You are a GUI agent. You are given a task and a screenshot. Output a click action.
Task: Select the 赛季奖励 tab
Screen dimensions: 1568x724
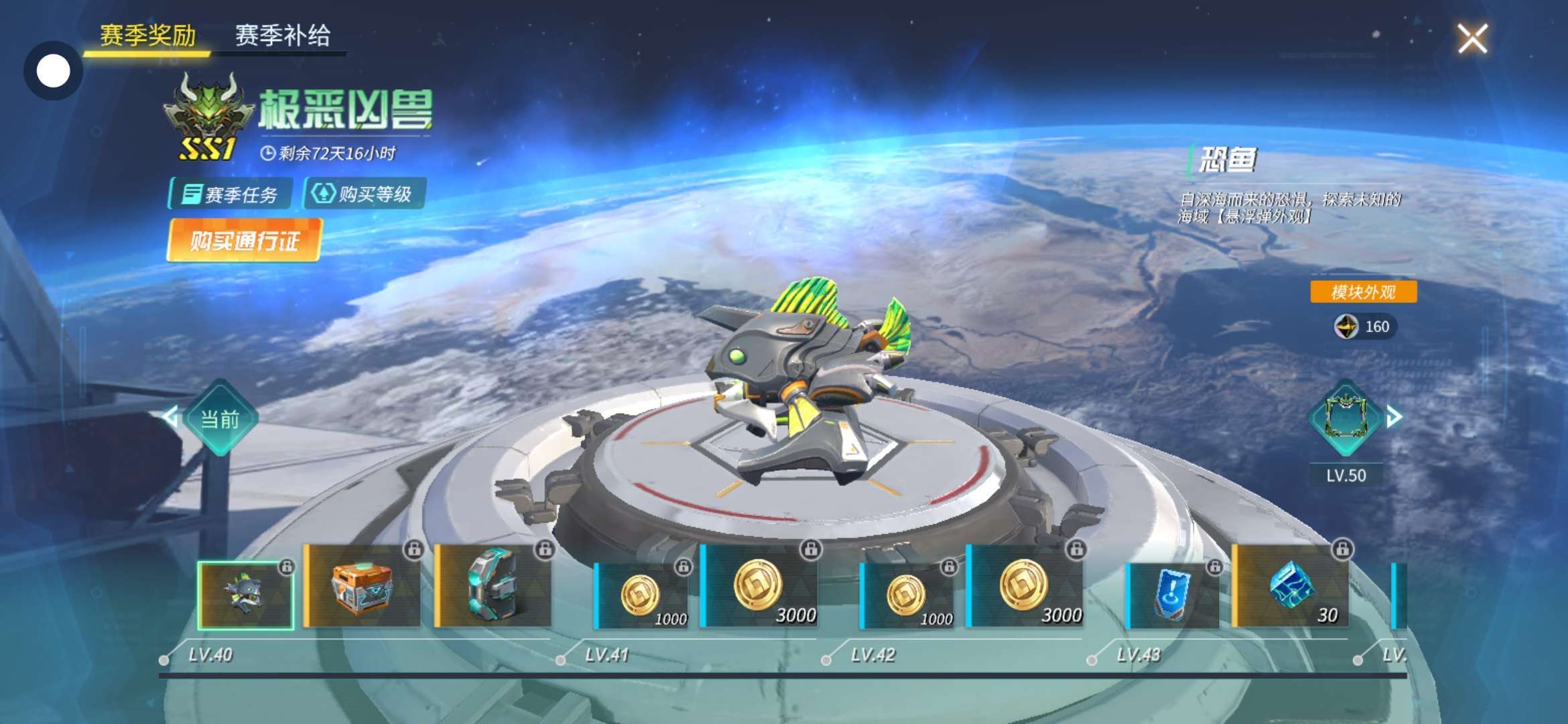point(147,35)
